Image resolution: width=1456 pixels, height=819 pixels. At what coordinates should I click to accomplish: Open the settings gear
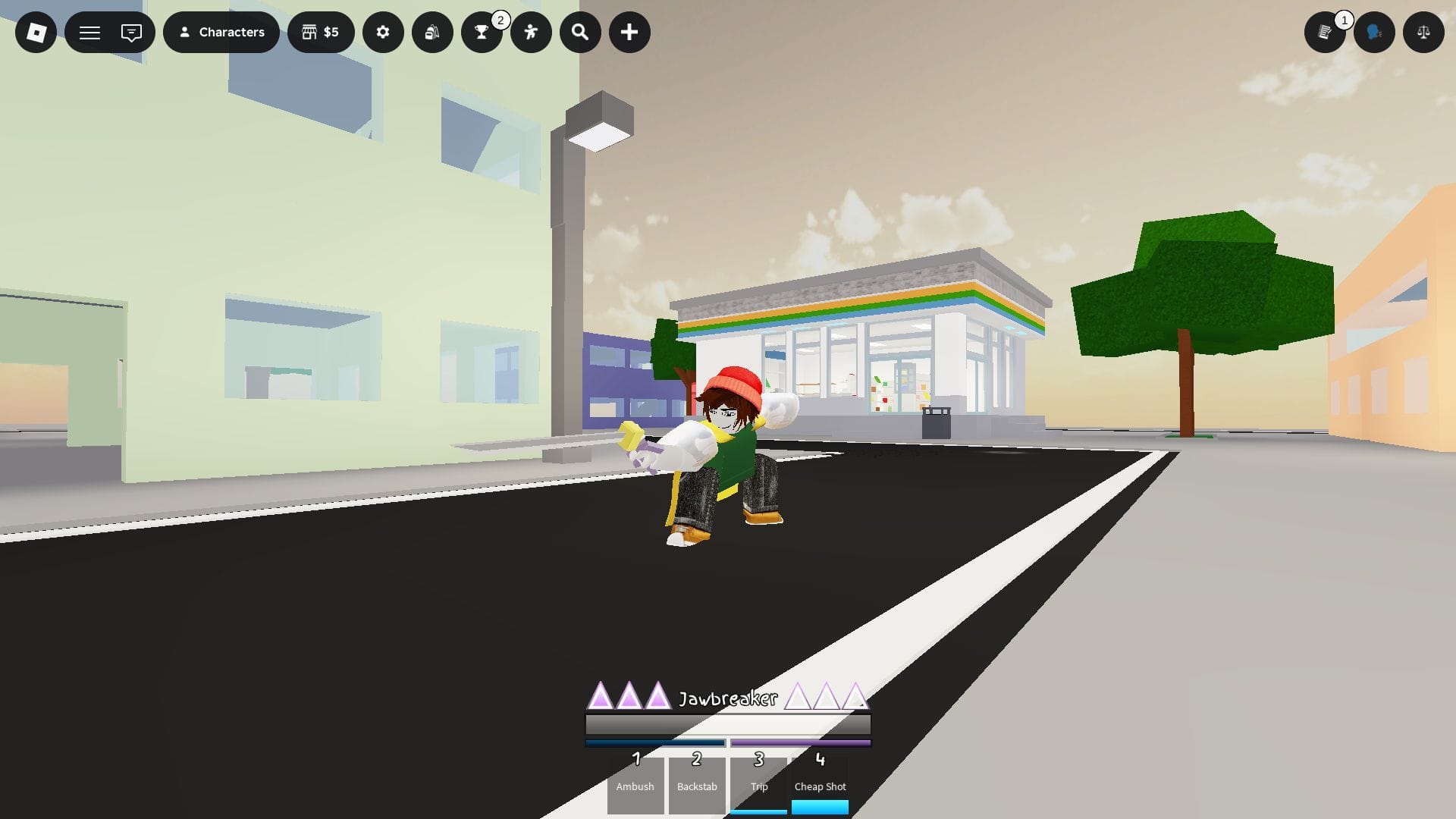[383, 32]
